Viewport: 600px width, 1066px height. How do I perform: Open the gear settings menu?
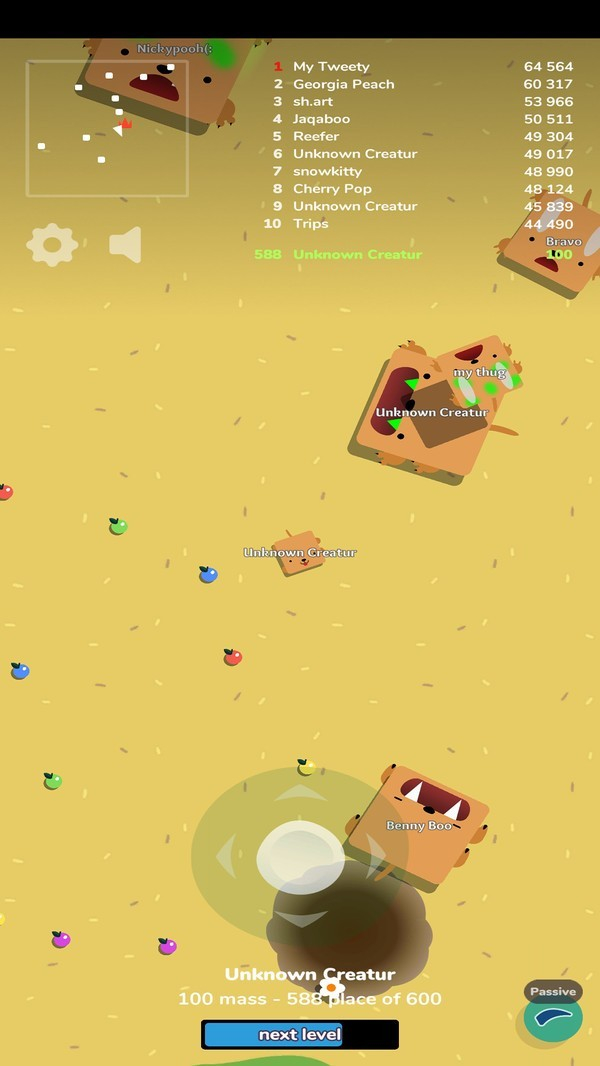click(52, 244)
